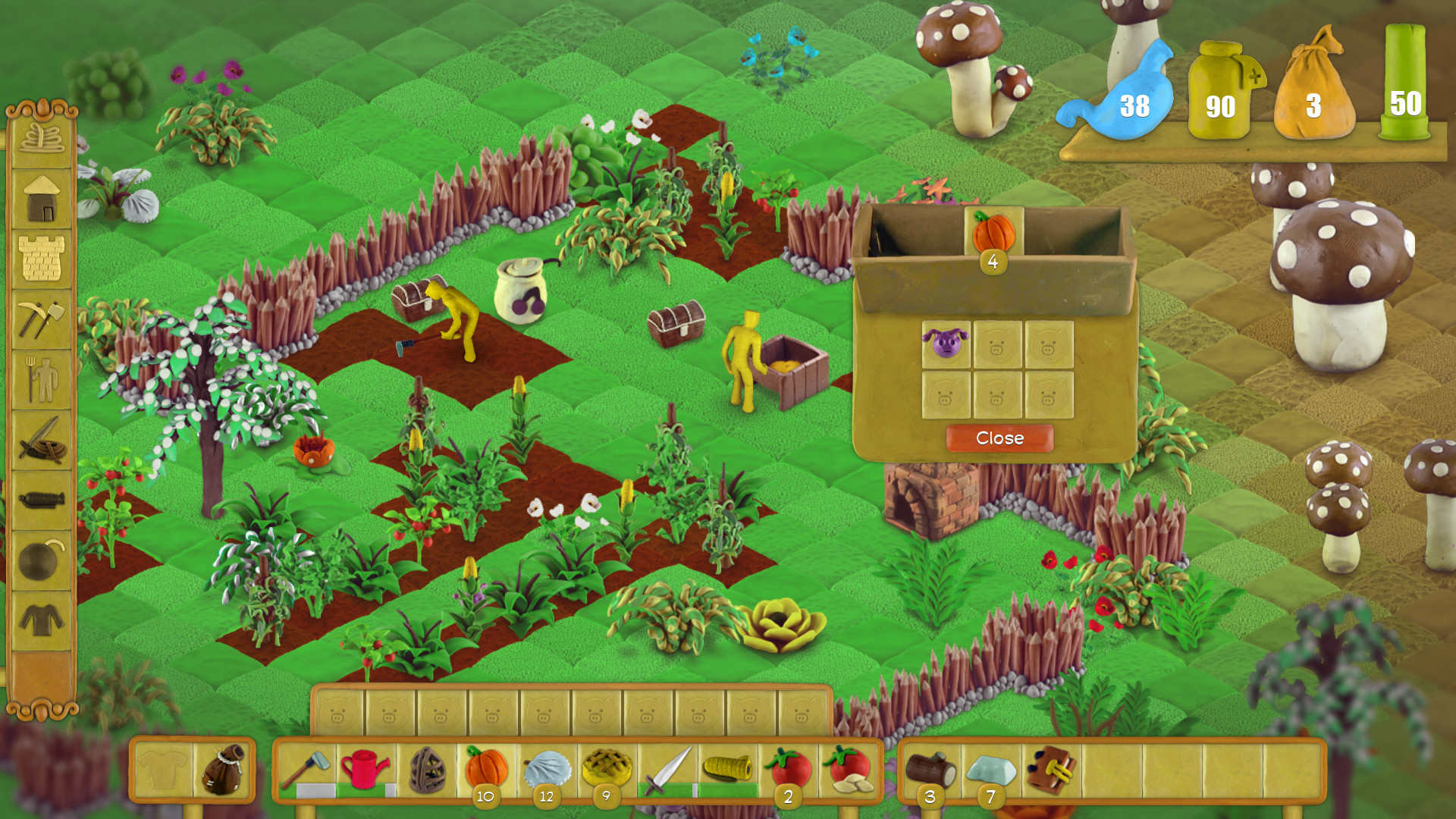Screen dimensions: 1456x819
Task: Select the purple pig face slot
Action: [x=946, y=344]
